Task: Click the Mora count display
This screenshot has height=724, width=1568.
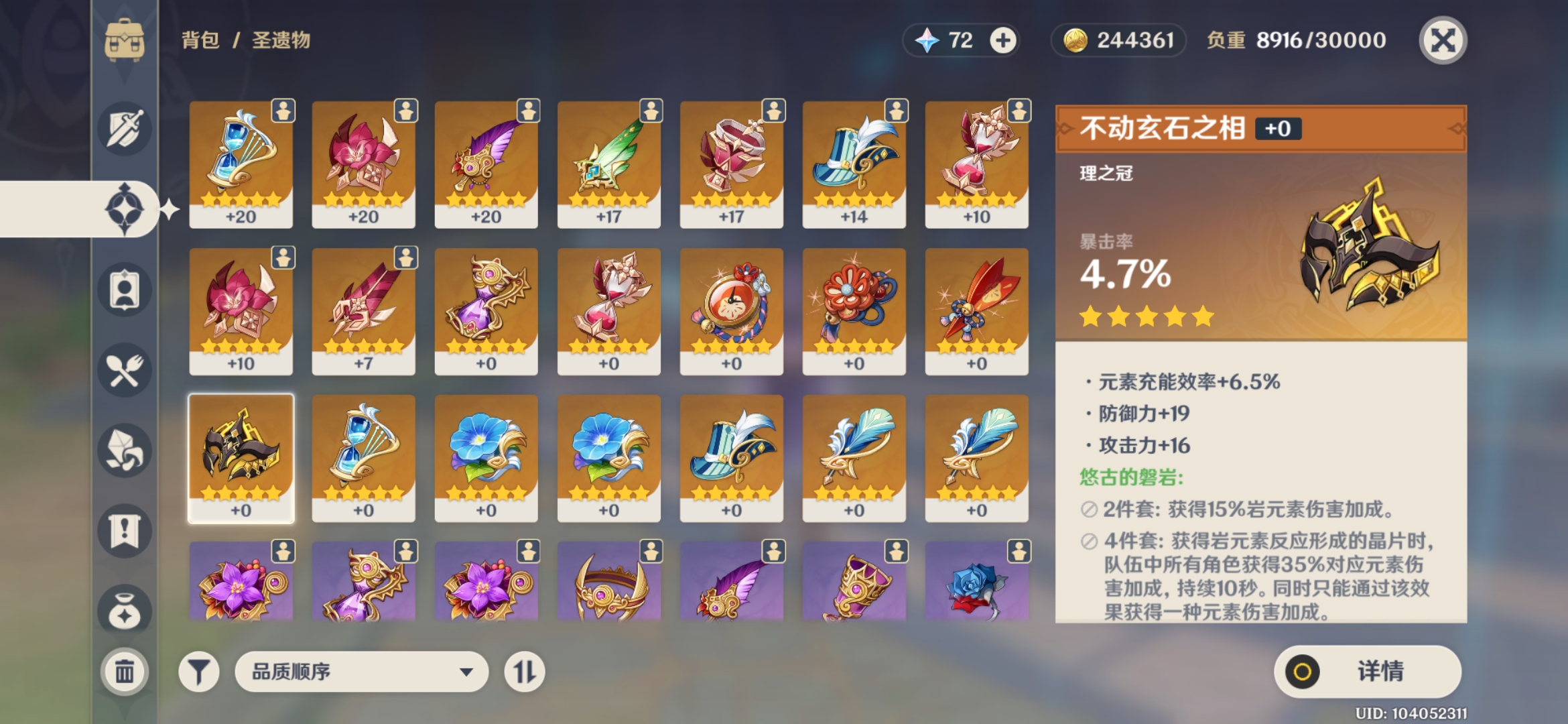Action: click(x=1118, y=40)
